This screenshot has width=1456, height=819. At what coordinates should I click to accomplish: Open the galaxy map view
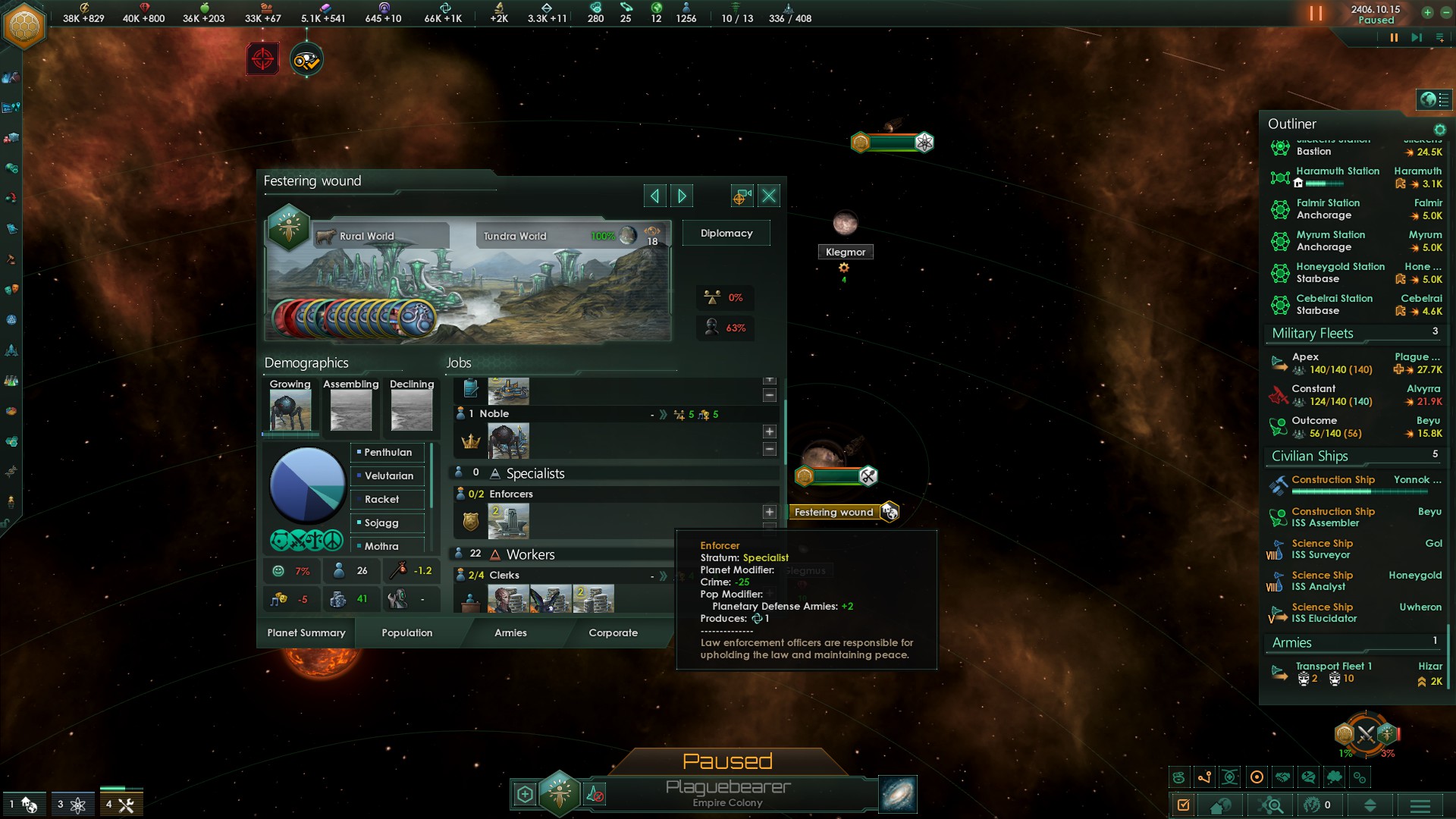(x=898, y=795)
